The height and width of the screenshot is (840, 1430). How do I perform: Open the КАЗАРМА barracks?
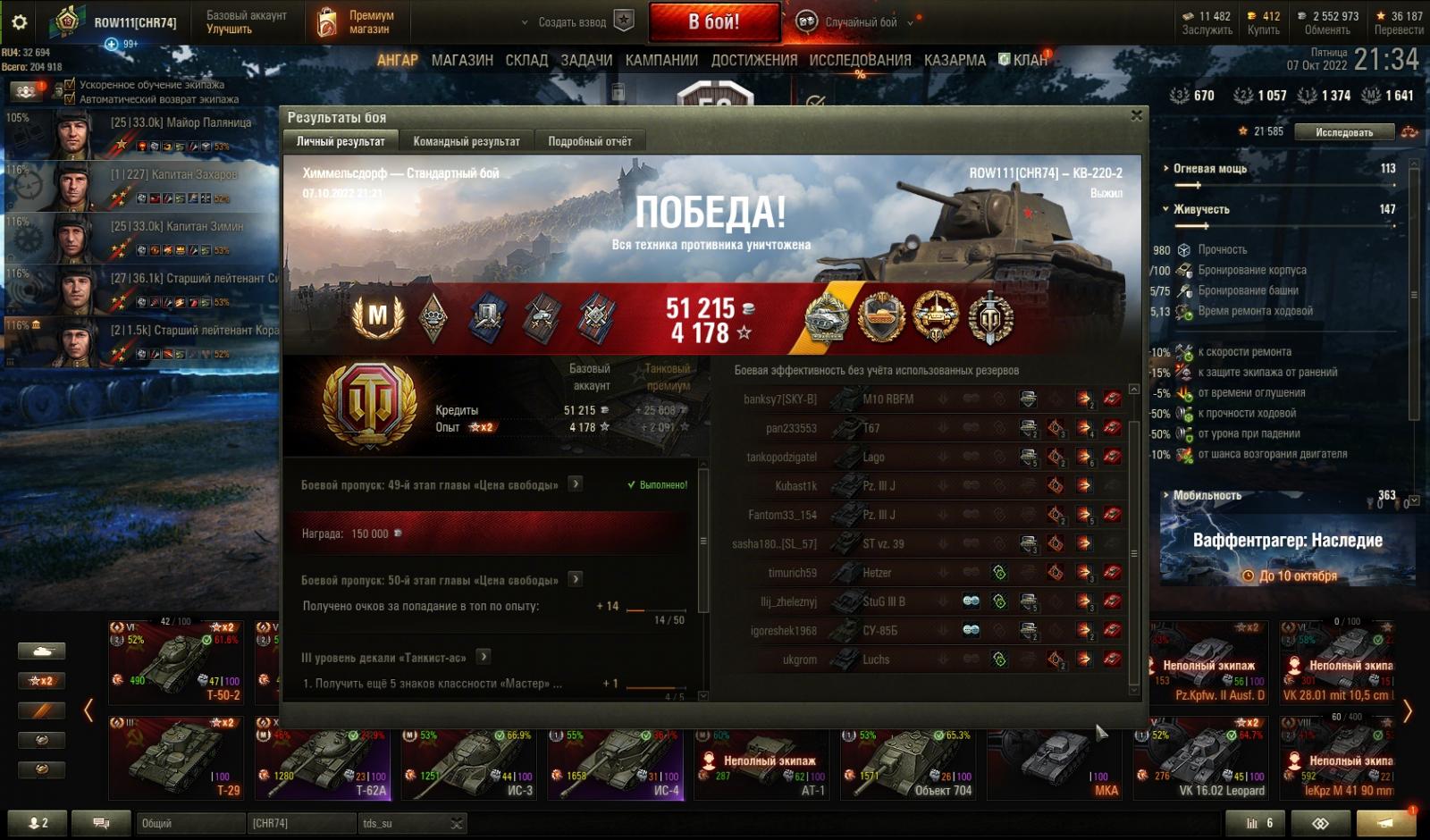[x=955, y=60]
